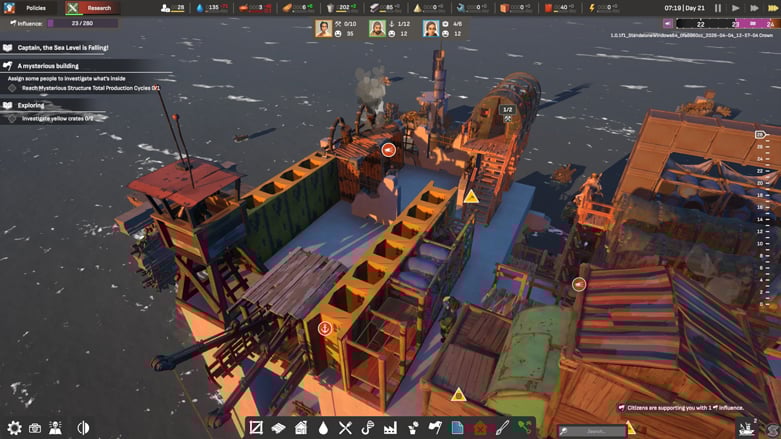Image resolution: width=781 pixels, height=439 pixels.
Task: Set game to fastest speed
Action: (x=772, y=8)
